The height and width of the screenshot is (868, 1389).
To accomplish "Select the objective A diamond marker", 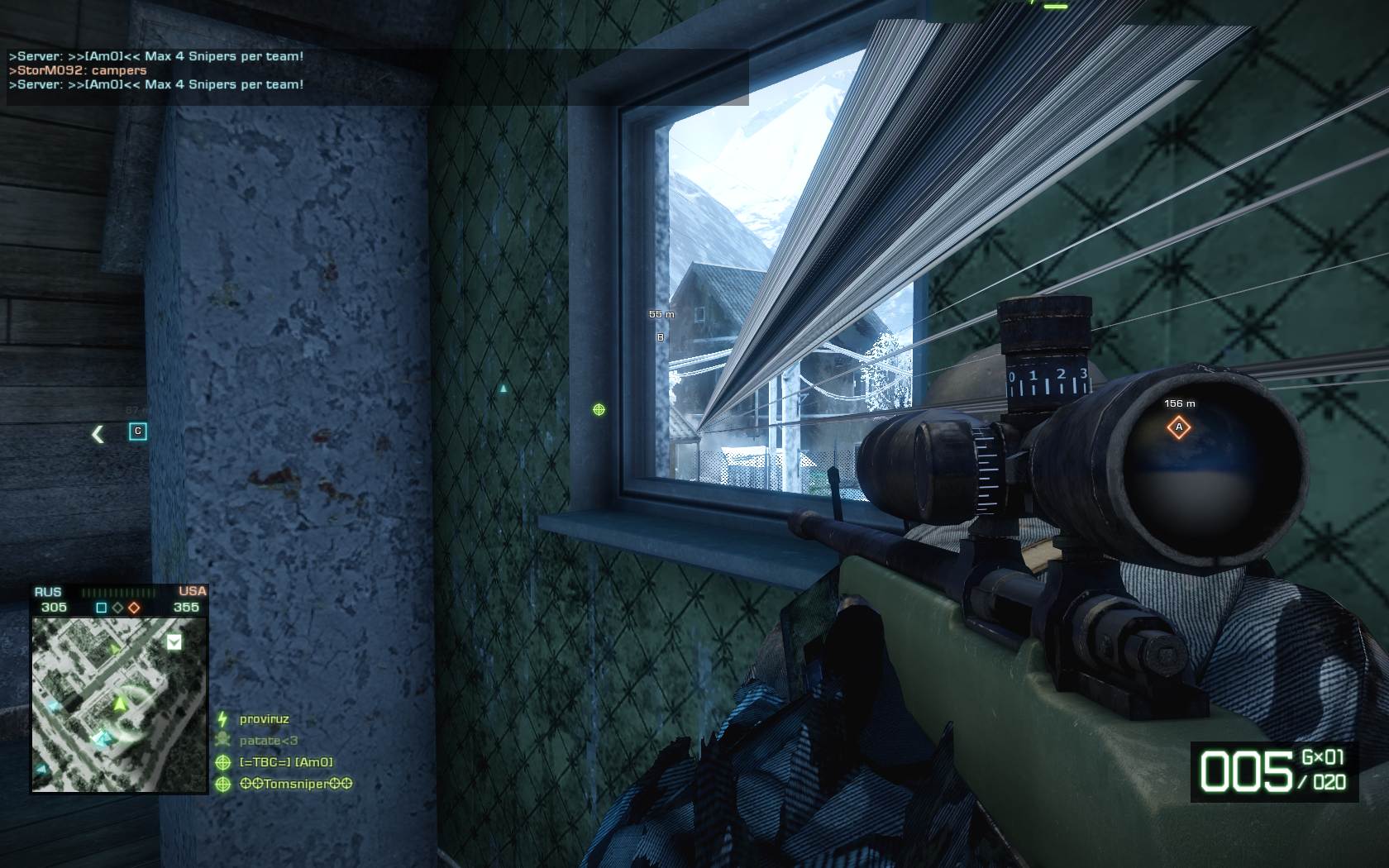I will [x=1178, y=427].
